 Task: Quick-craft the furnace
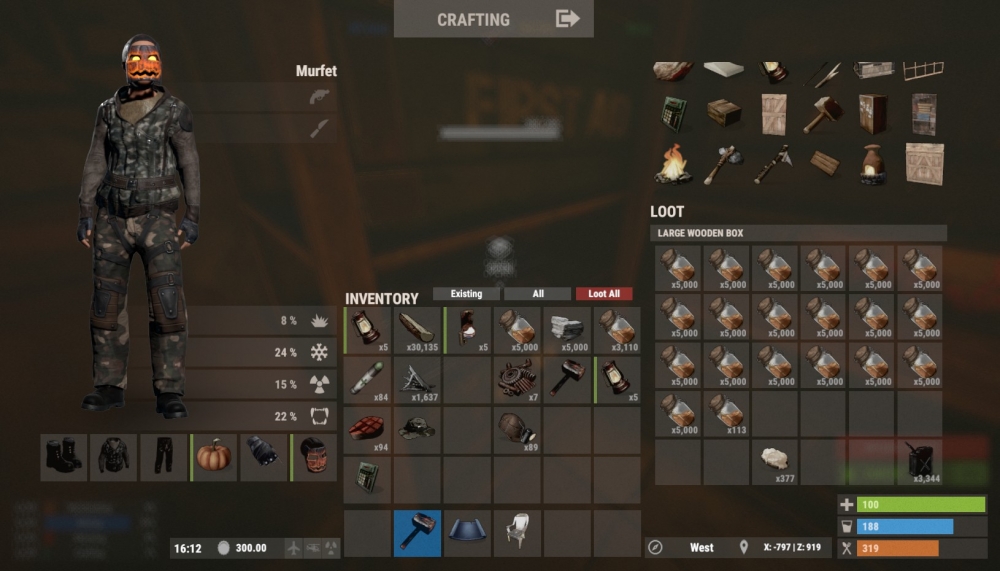click(x=872, y=164)
